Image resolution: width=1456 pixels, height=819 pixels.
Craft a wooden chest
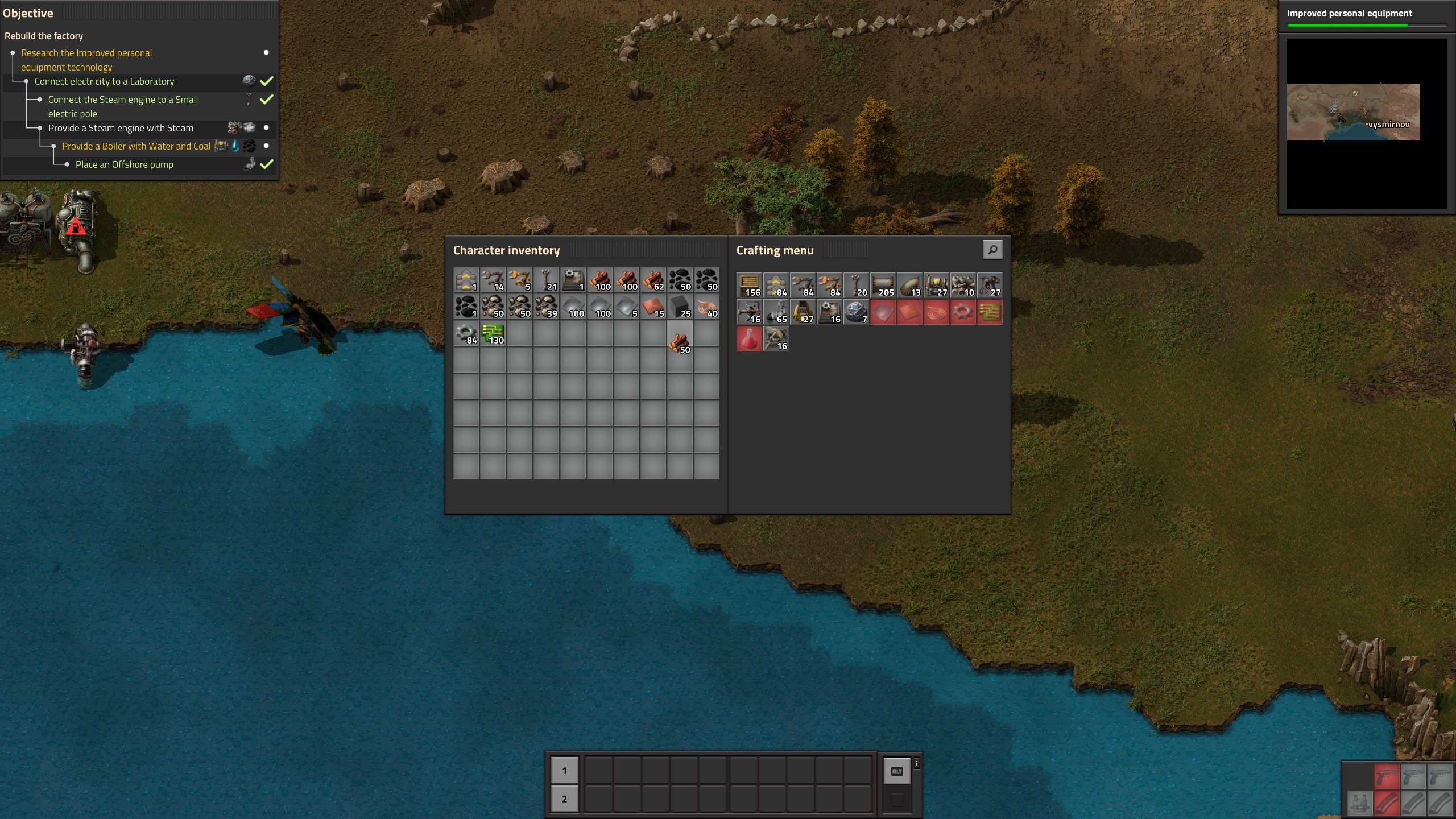pyautogui.click(x=749, y=285)
